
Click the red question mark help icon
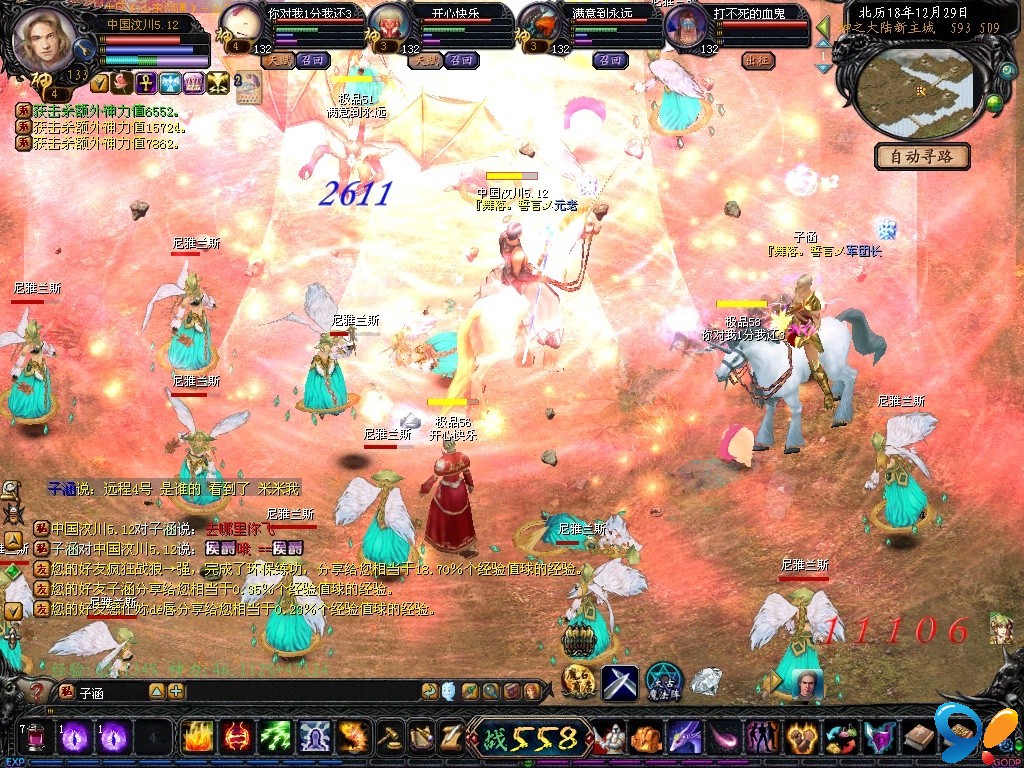38,691
